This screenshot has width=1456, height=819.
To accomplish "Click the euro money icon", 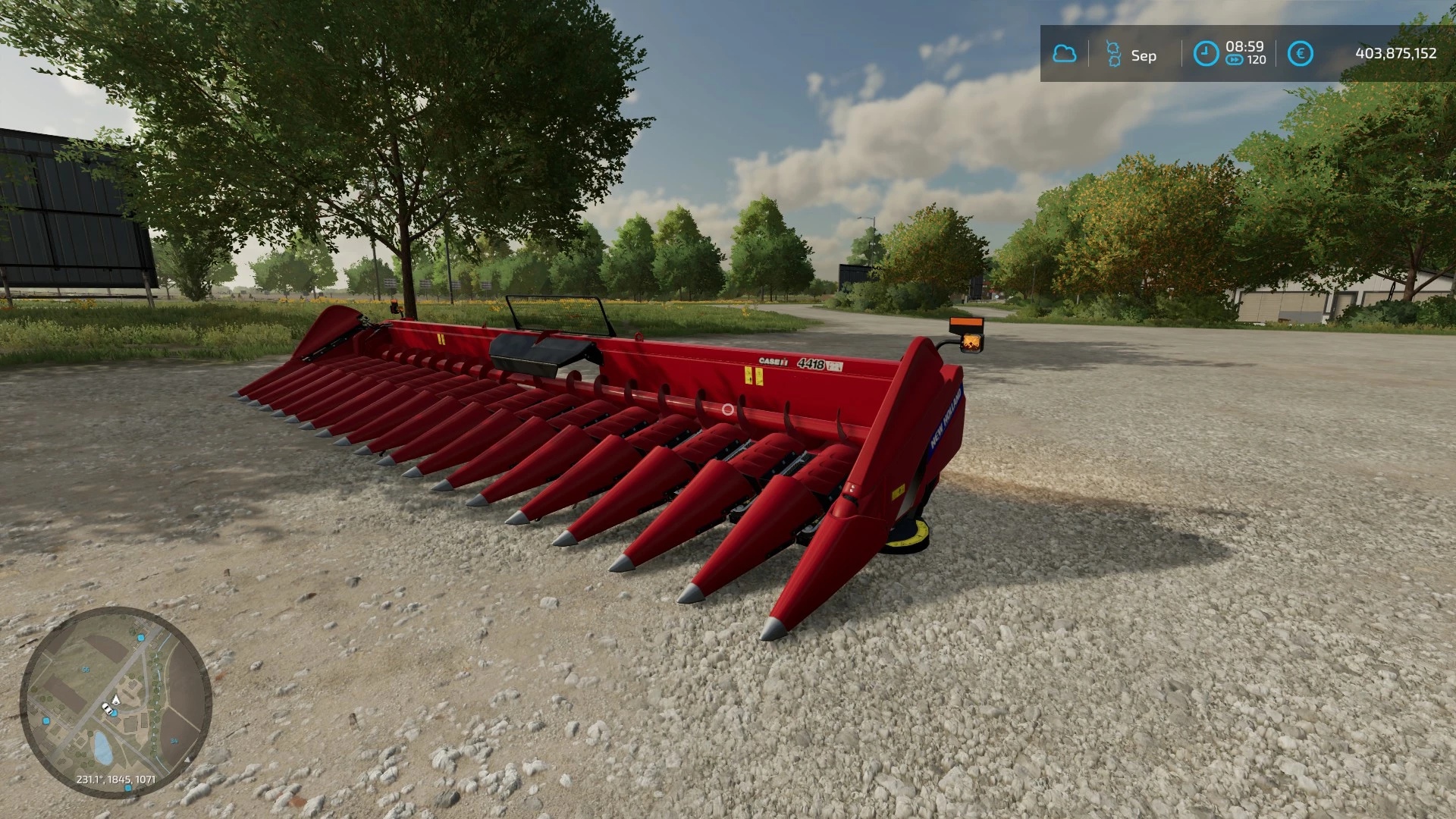I will (x=1300, y=53).
